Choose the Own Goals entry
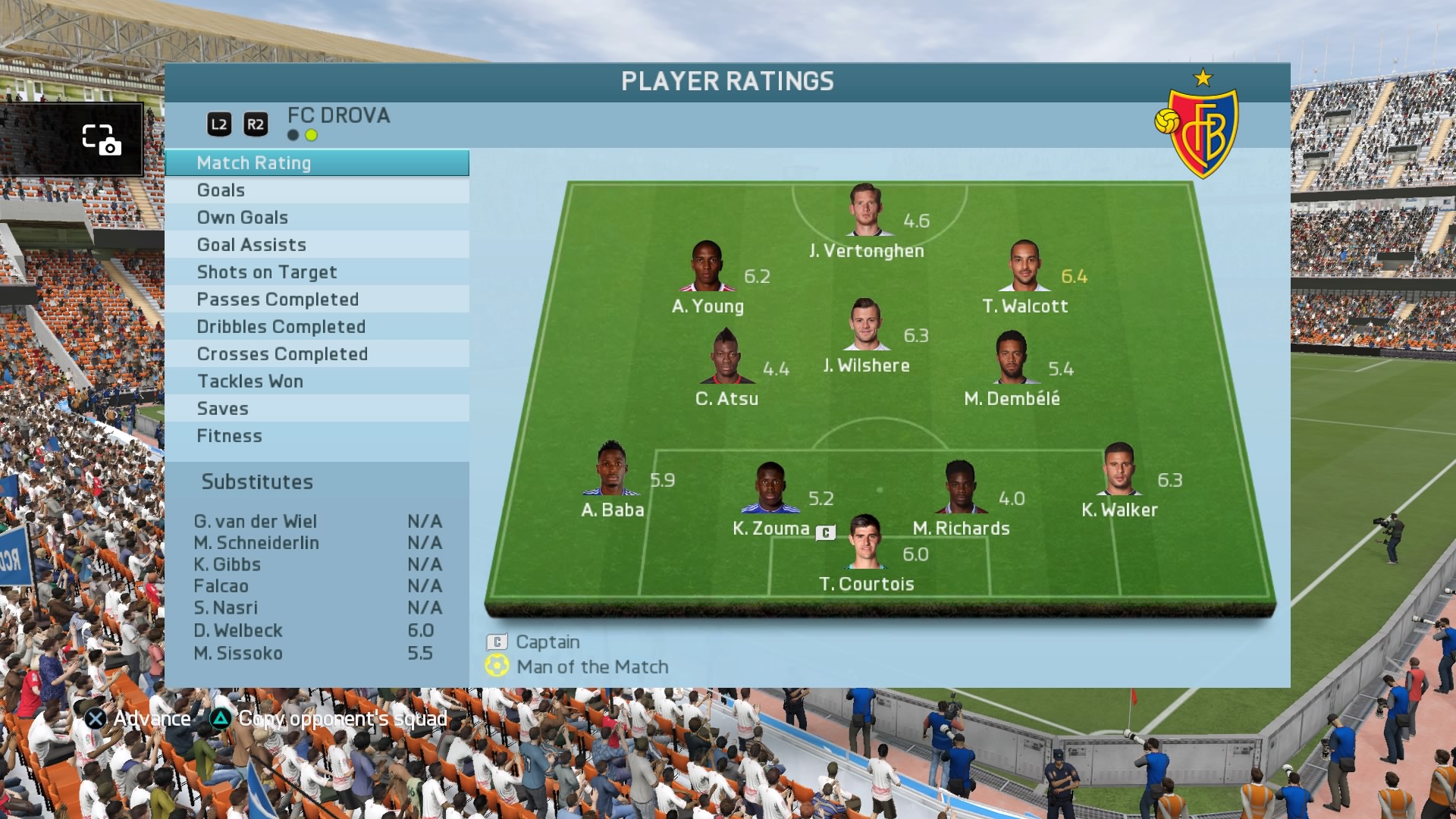 click(316, 218)
